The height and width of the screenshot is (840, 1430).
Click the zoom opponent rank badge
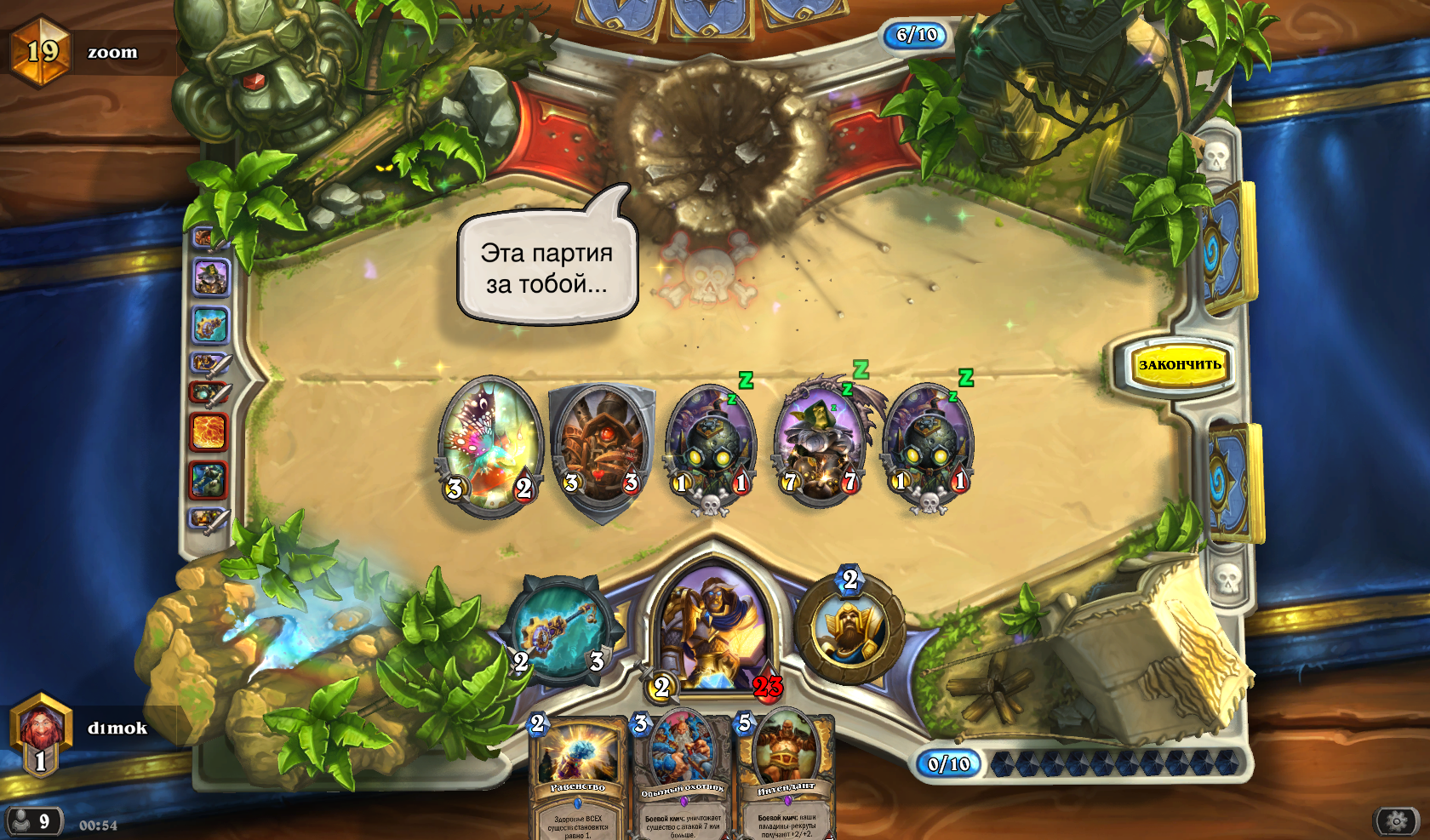[x=40, y=52]
